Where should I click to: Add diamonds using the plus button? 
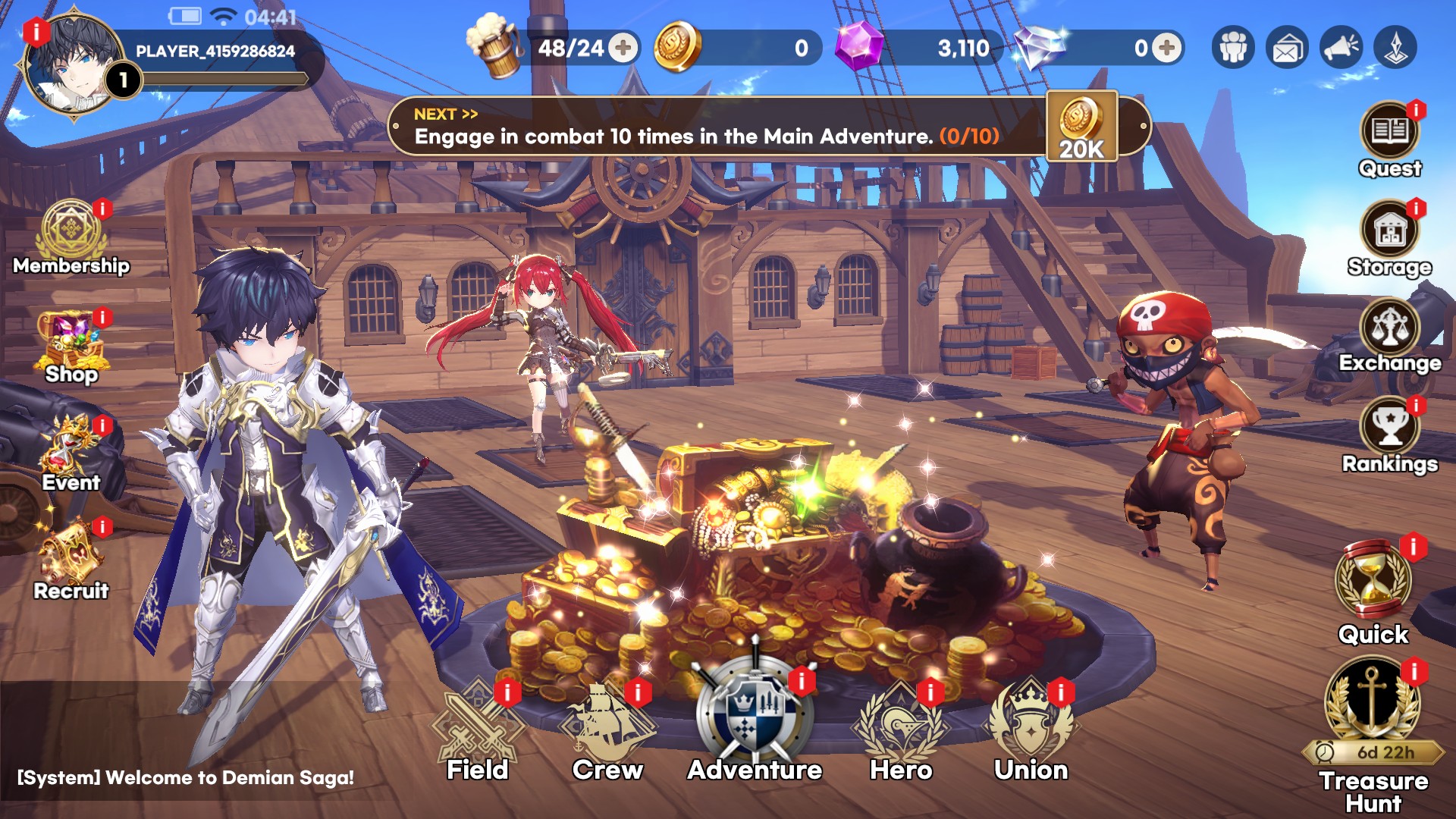[1167, 49]
